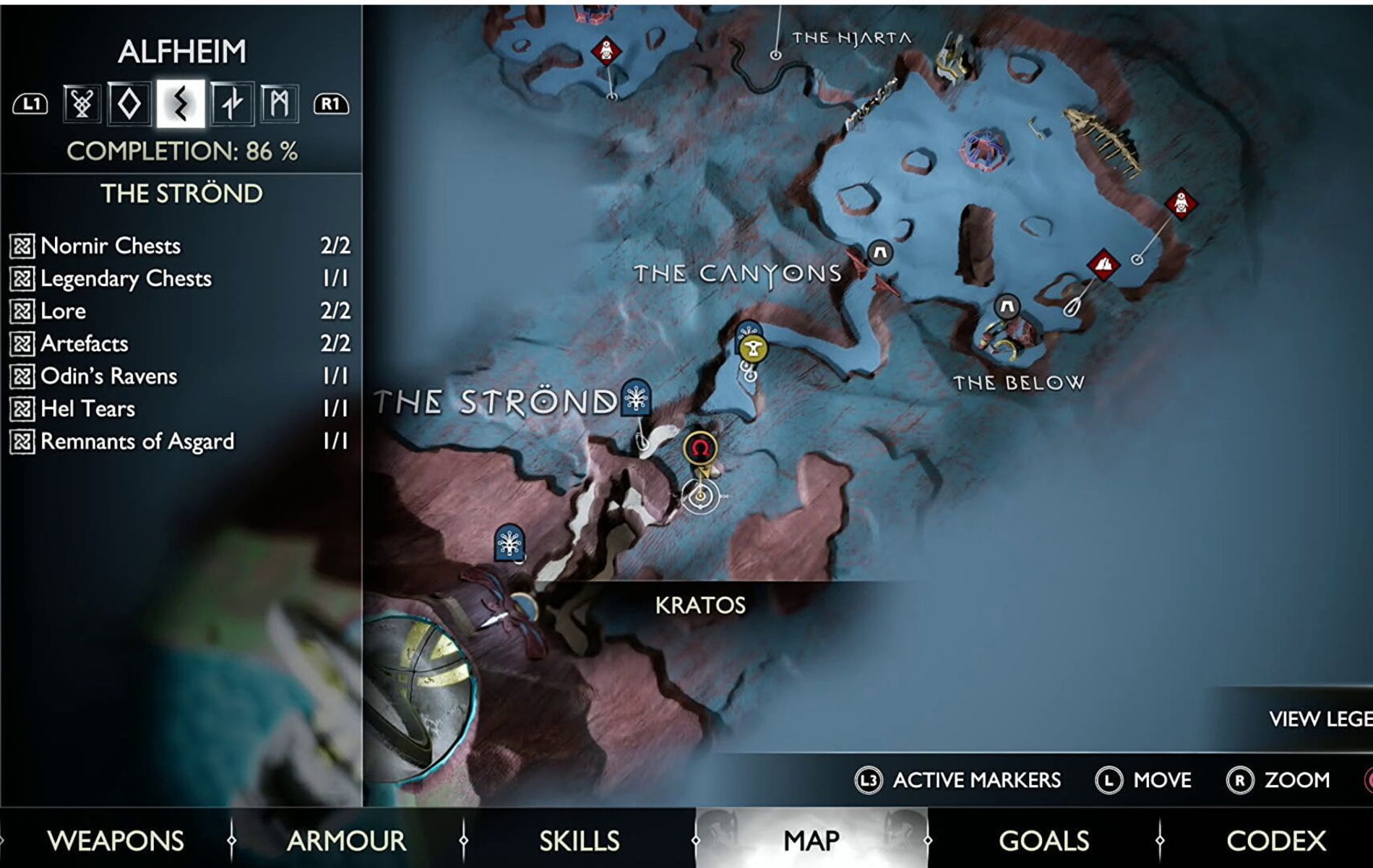Select the Artefacts row
This screenshot has width=1373, height=868.
tap(179, 343)
